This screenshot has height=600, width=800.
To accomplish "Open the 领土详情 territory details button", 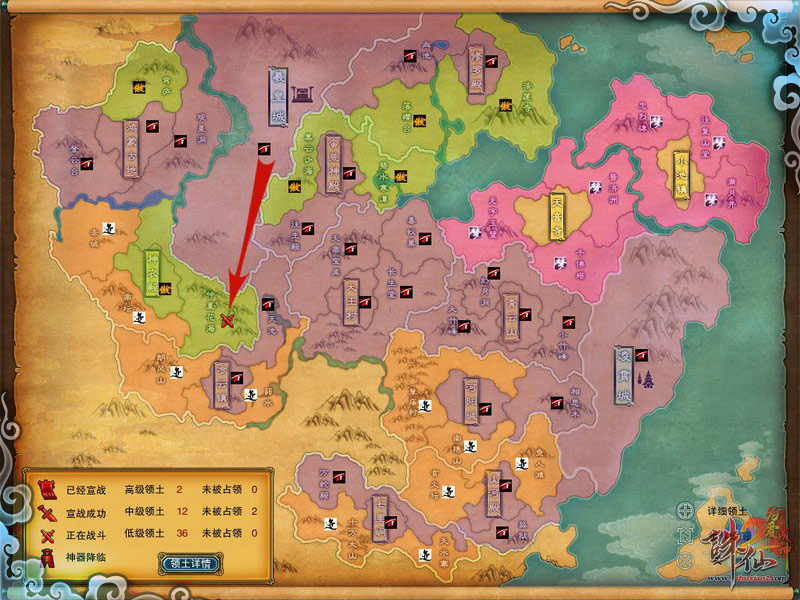I will 190,563.
